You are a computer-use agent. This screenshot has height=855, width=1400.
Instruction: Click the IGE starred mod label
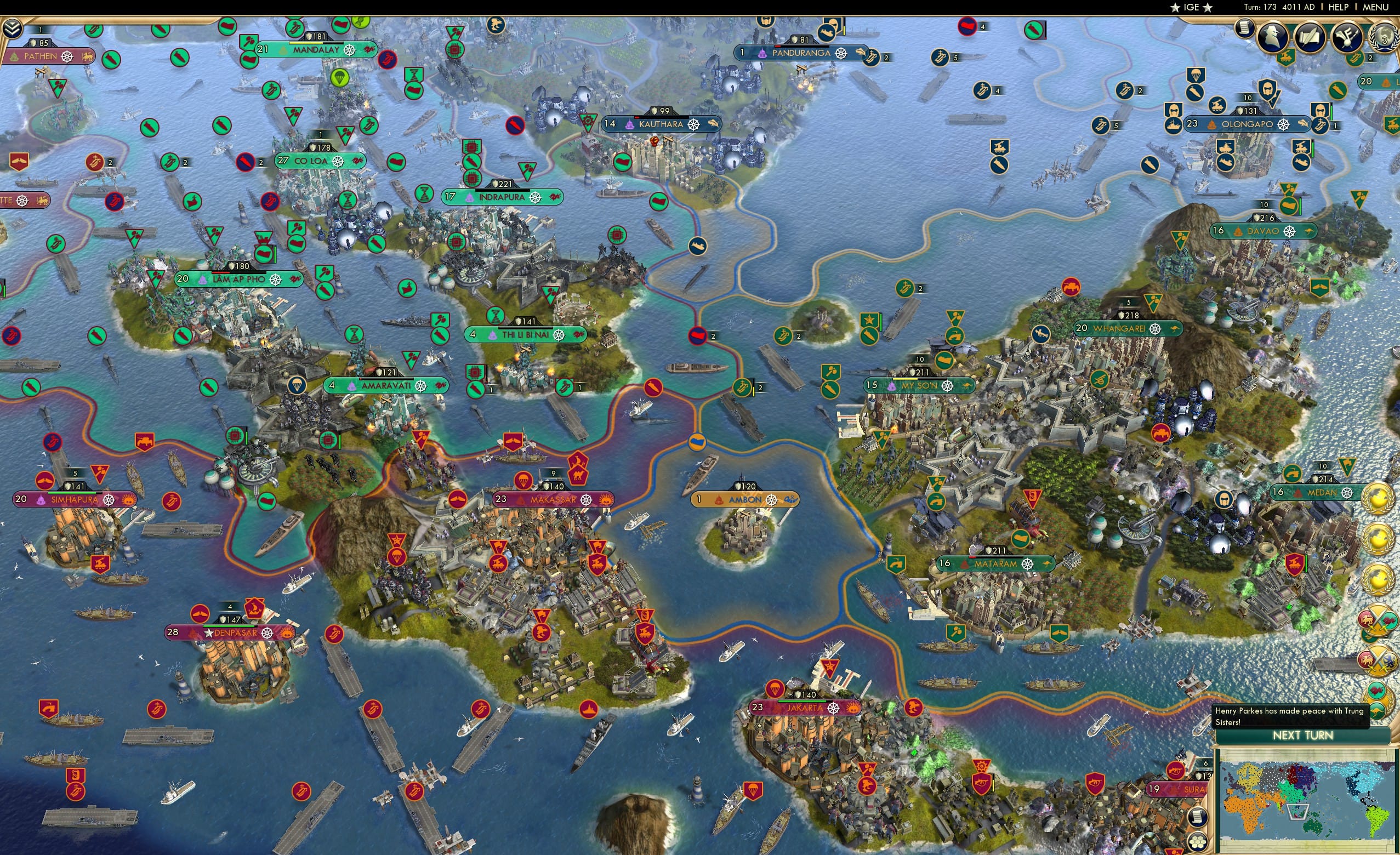point(1191,7)
